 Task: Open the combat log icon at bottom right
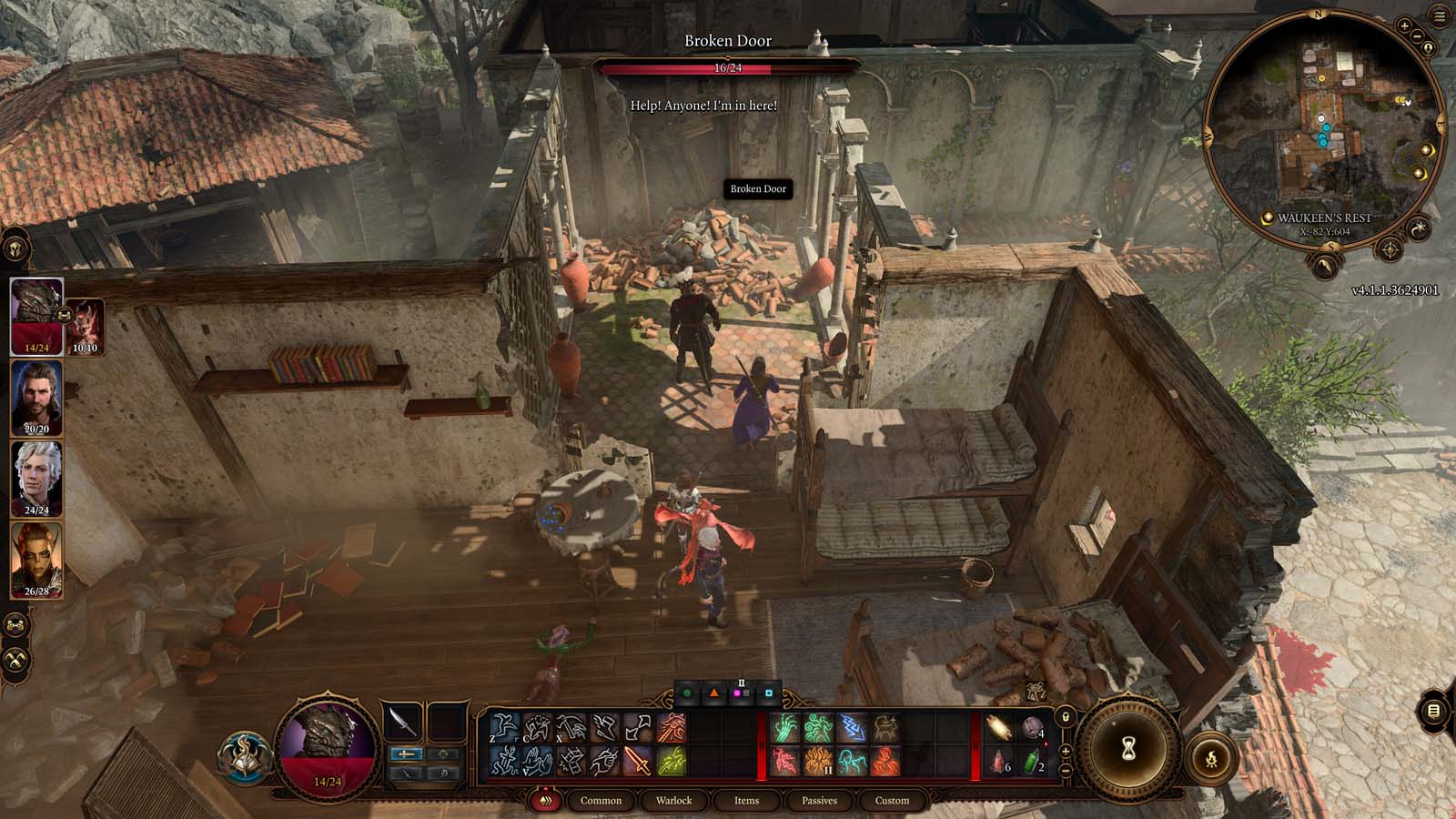(x=1433, y=710)
